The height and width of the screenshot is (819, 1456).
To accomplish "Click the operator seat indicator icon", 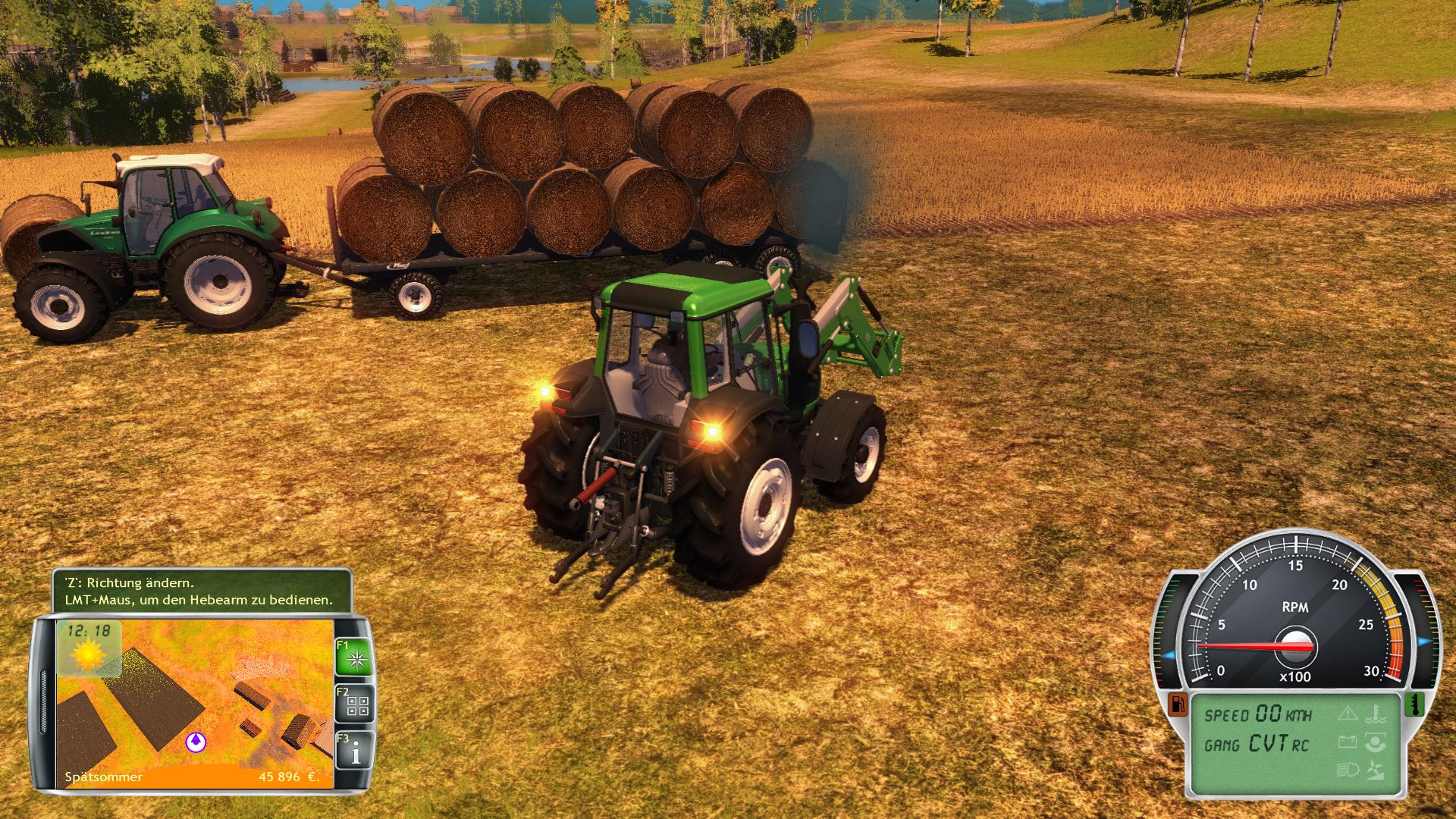I will (x=1376, y=743).
